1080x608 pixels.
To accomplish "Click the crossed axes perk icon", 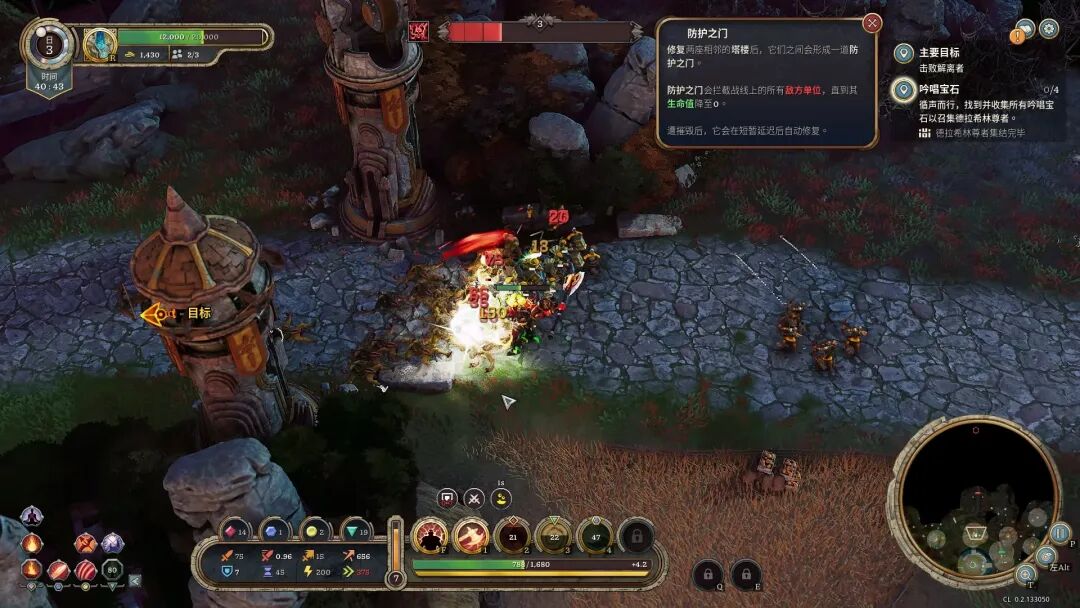I will pos(86,543).
